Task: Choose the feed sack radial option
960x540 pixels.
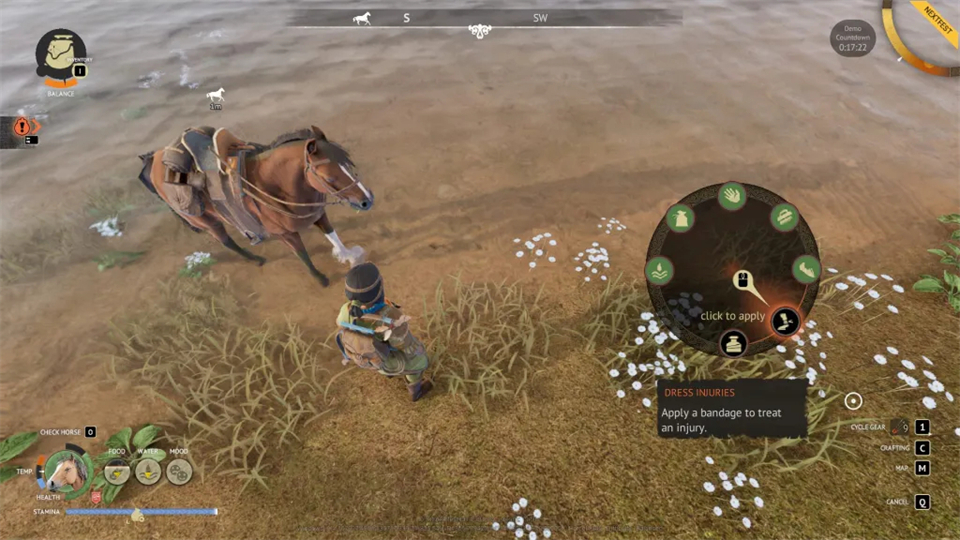Action: tap(680, 218)
